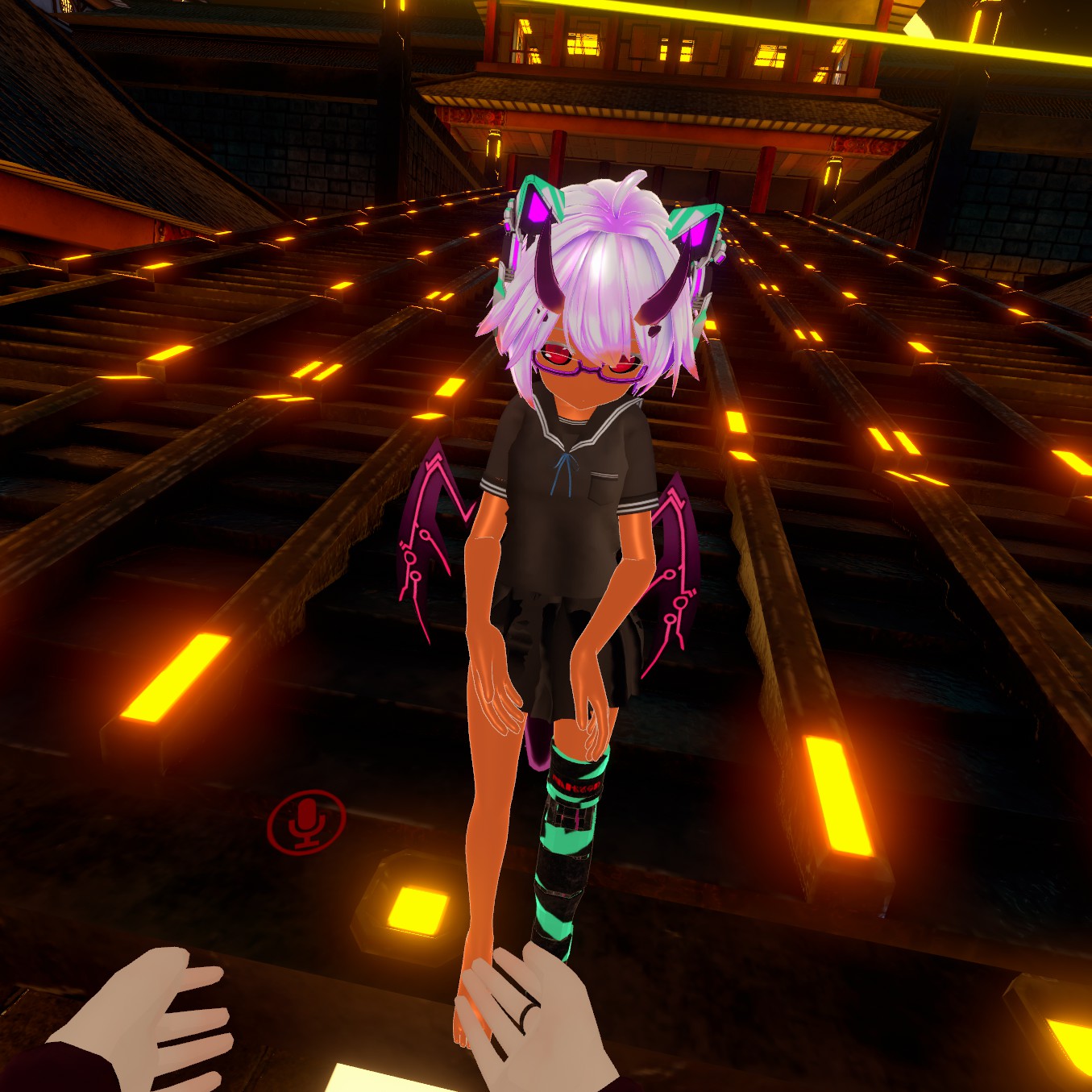Toggle the red muted microphone icon

coord(306,821)
